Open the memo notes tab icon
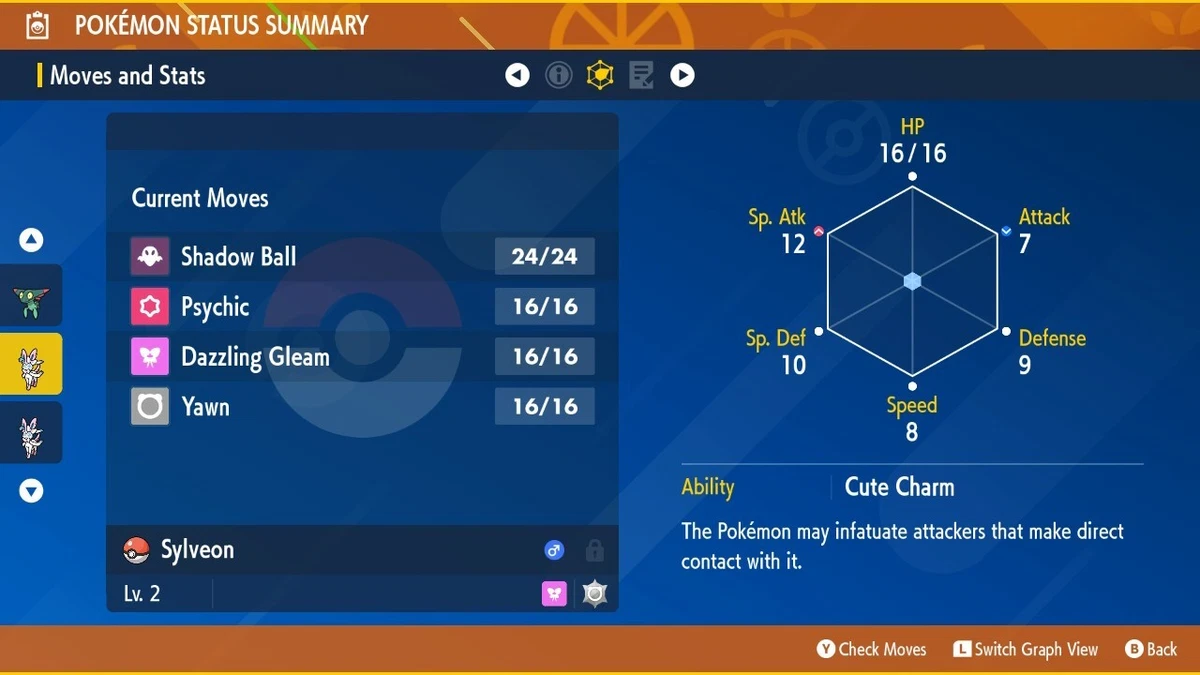Screen dimensions: 1200x675 click(x=641, y=75)
